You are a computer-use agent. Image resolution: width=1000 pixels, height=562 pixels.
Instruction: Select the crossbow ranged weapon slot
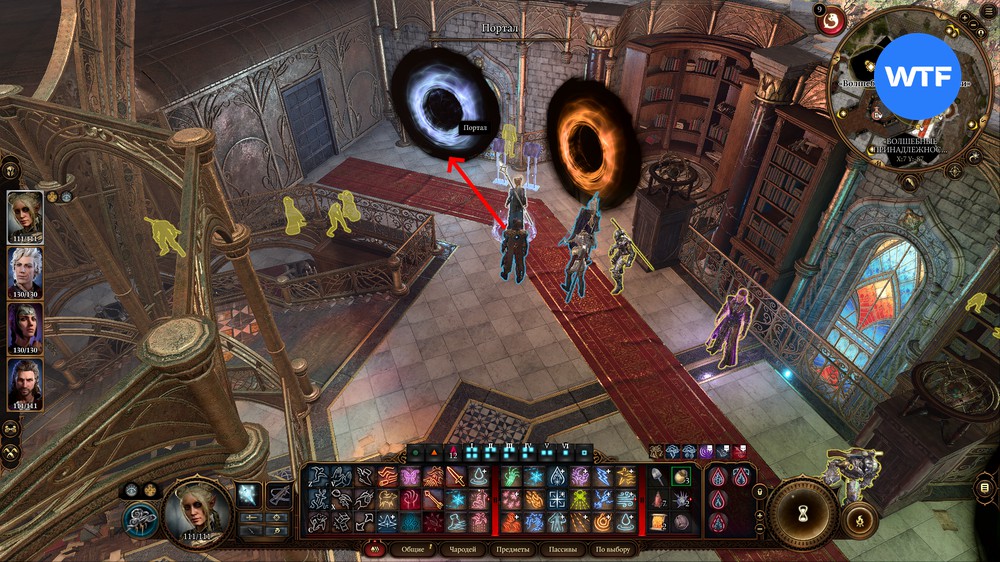click(x=279, y=494)
